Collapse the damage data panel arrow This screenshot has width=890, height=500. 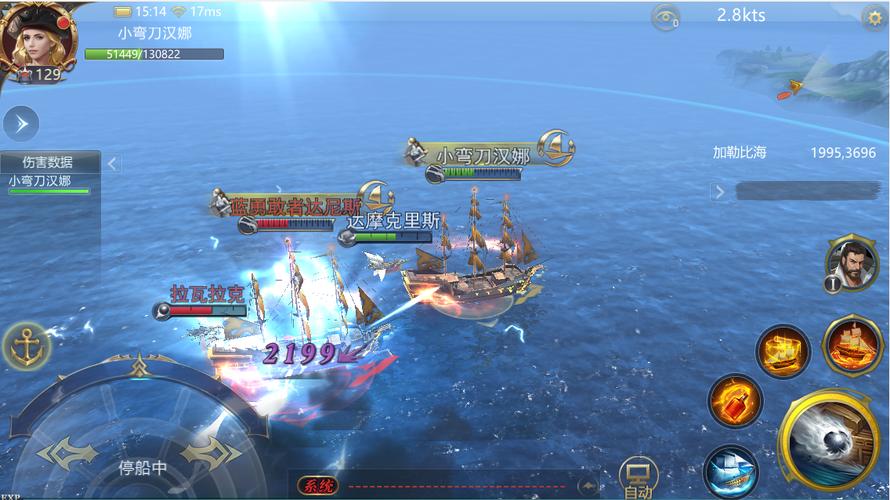click(113, 163)
